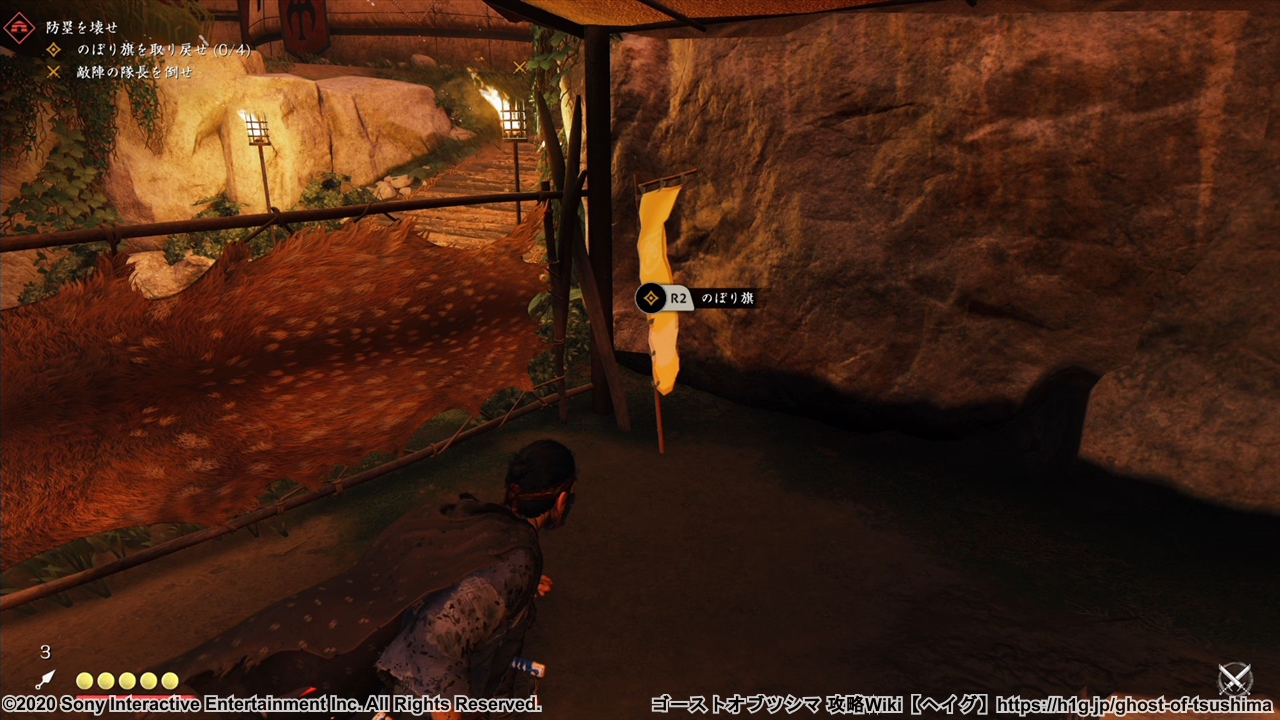The width and height of the screenshot is (1280, 720).
Task: Choose the kunai throwing weapon icon
Action: point(46,681)
